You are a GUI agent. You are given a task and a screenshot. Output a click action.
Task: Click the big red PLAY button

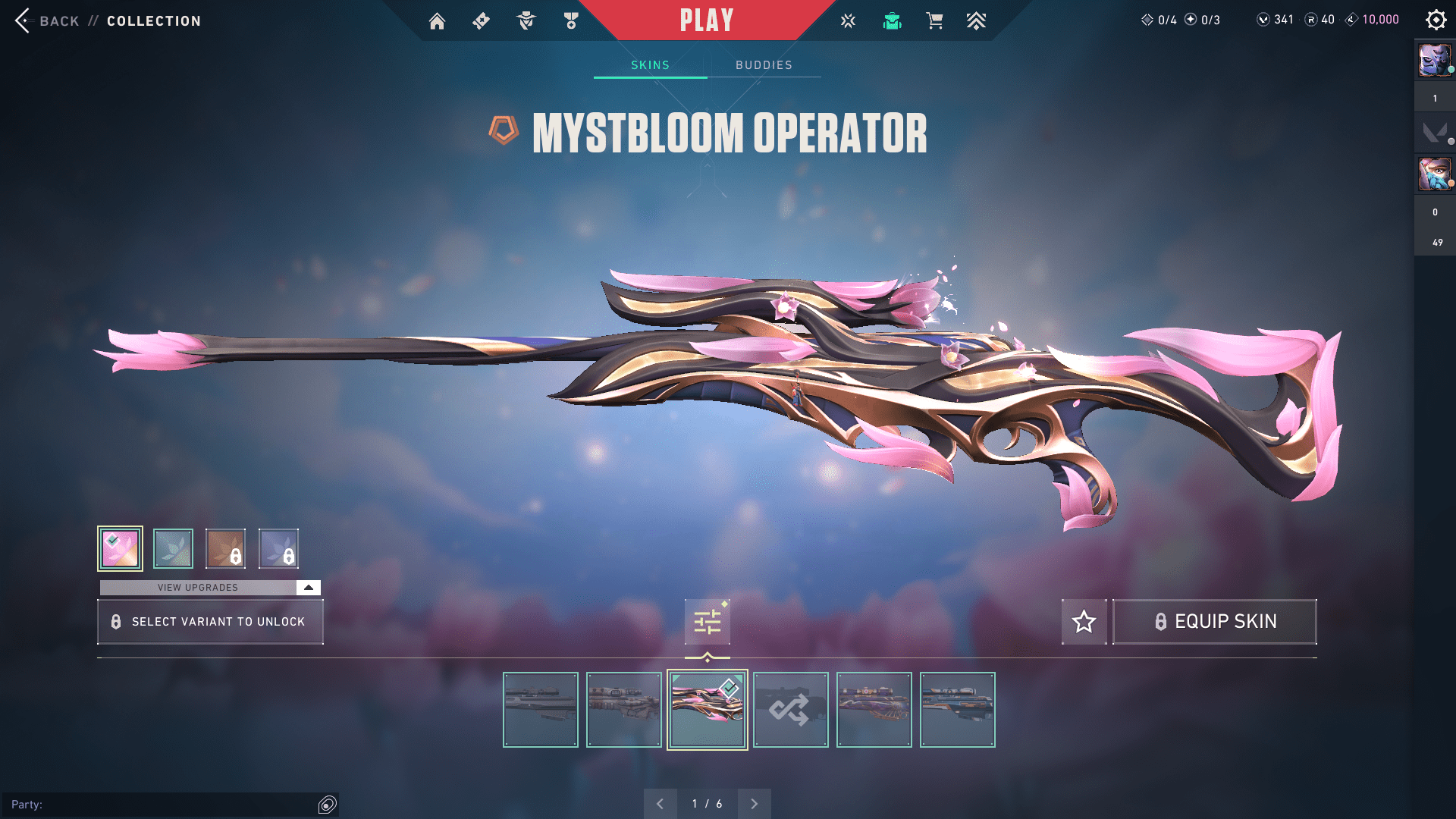tap(706, 20)
